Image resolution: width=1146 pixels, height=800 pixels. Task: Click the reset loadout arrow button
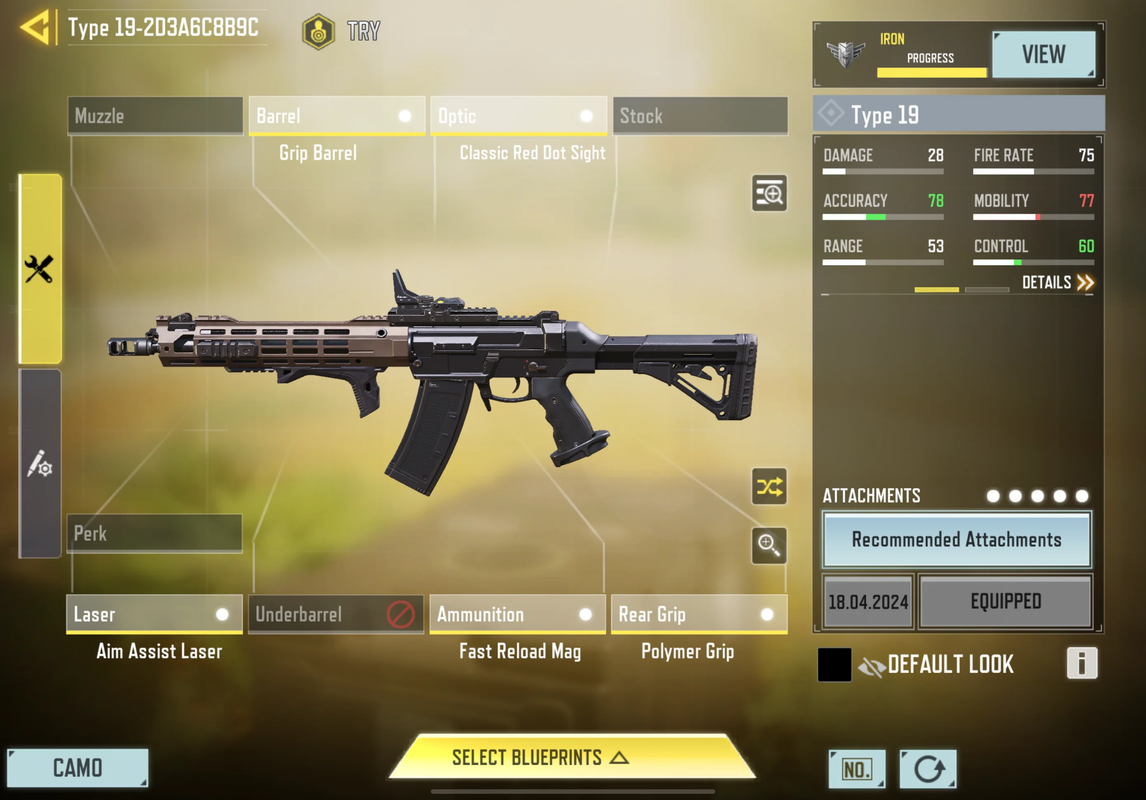click(928, 769)
